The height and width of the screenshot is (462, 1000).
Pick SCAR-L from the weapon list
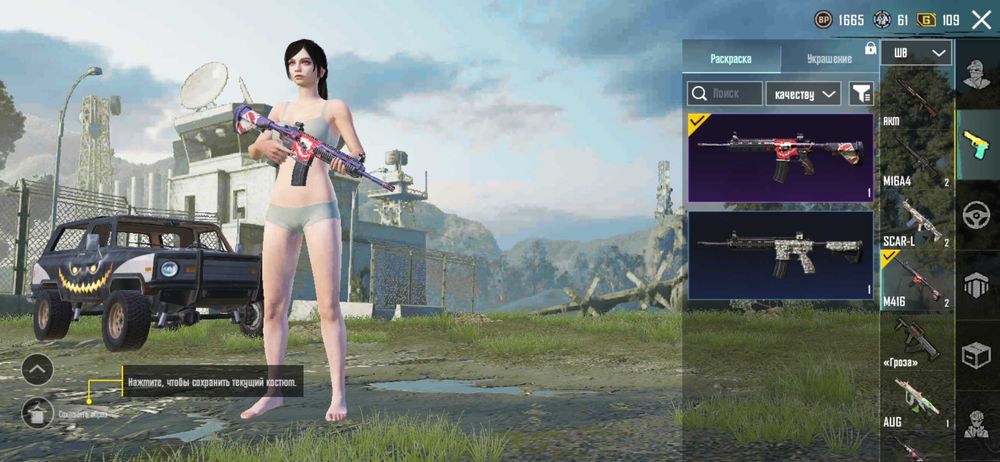pos(917,222)
